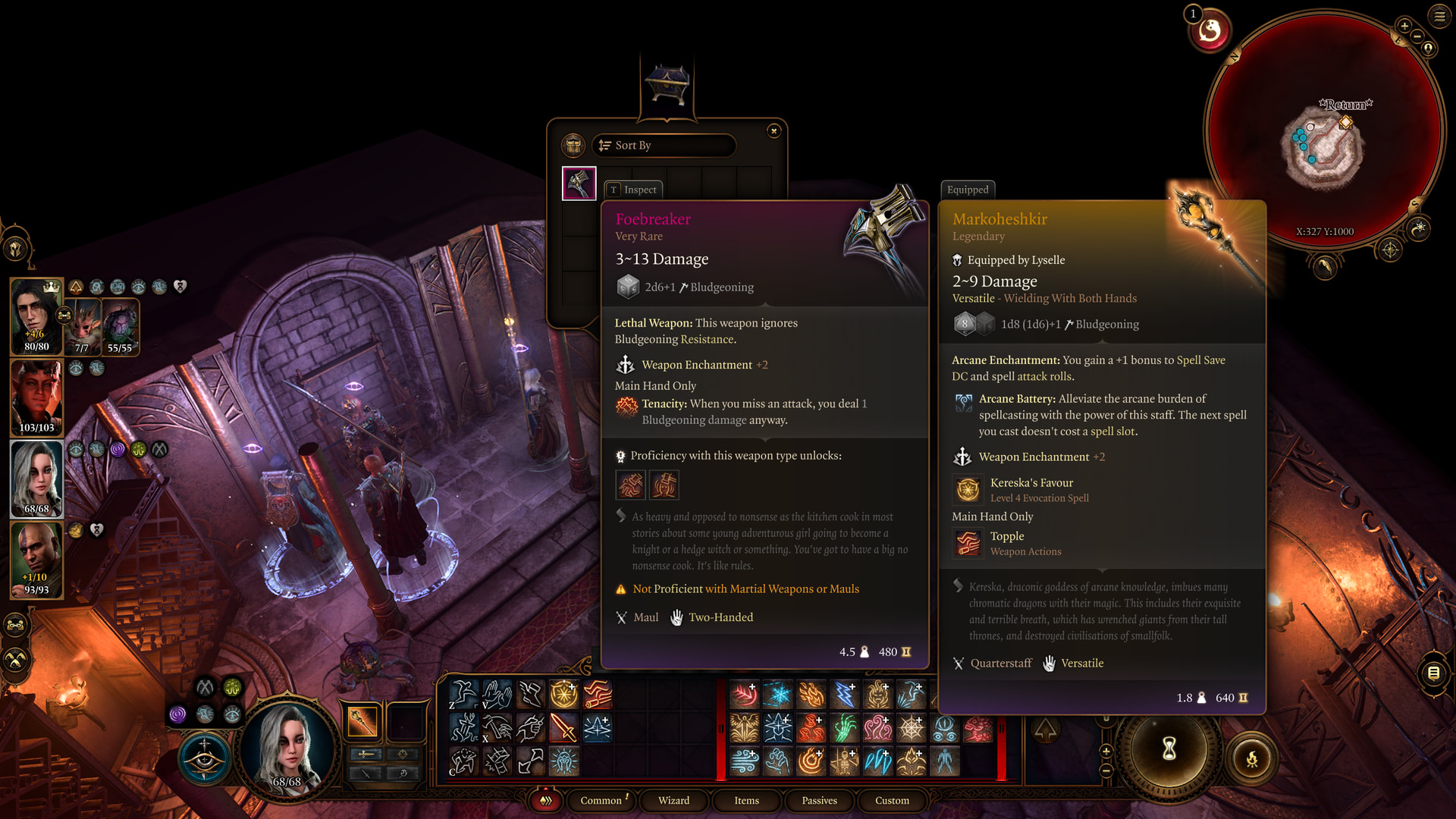Zoom in the minimap
Viewport: 1456px width, 819px height.
(x=1404, y=26)
